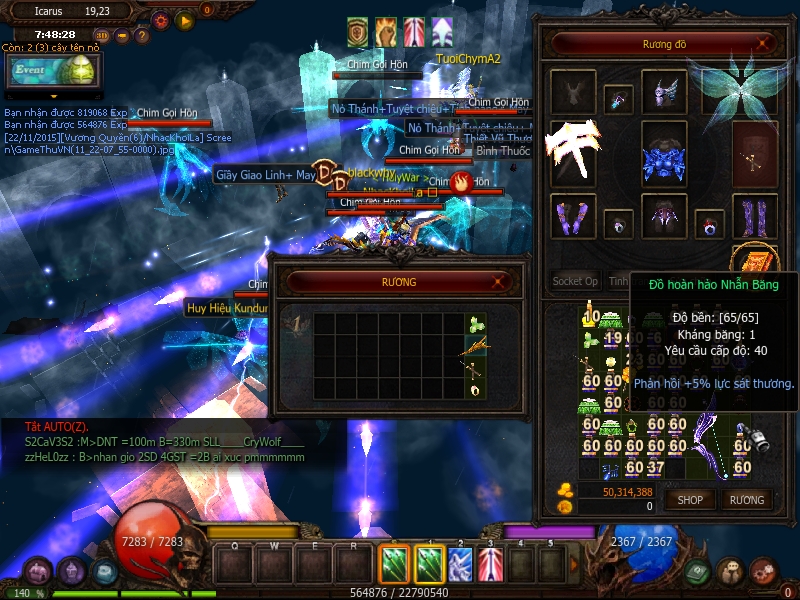The height and width of the screenshot is (600, 800).
Task: Click the orange play button at top
Action: [184, 19]
